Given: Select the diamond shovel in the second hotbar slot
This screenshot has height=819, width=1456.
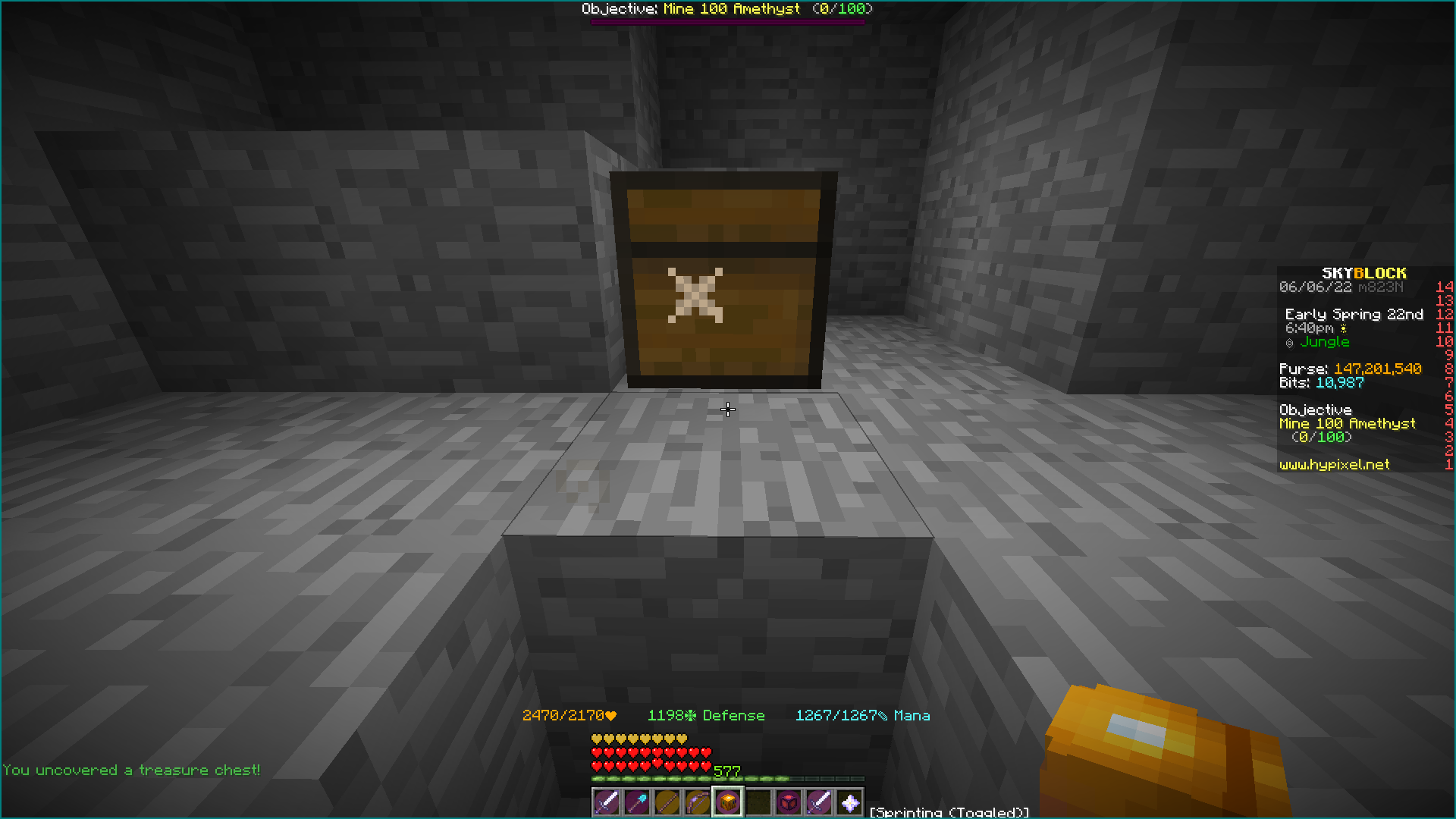Looking at the screenshot, I should [x=637, y=802].
